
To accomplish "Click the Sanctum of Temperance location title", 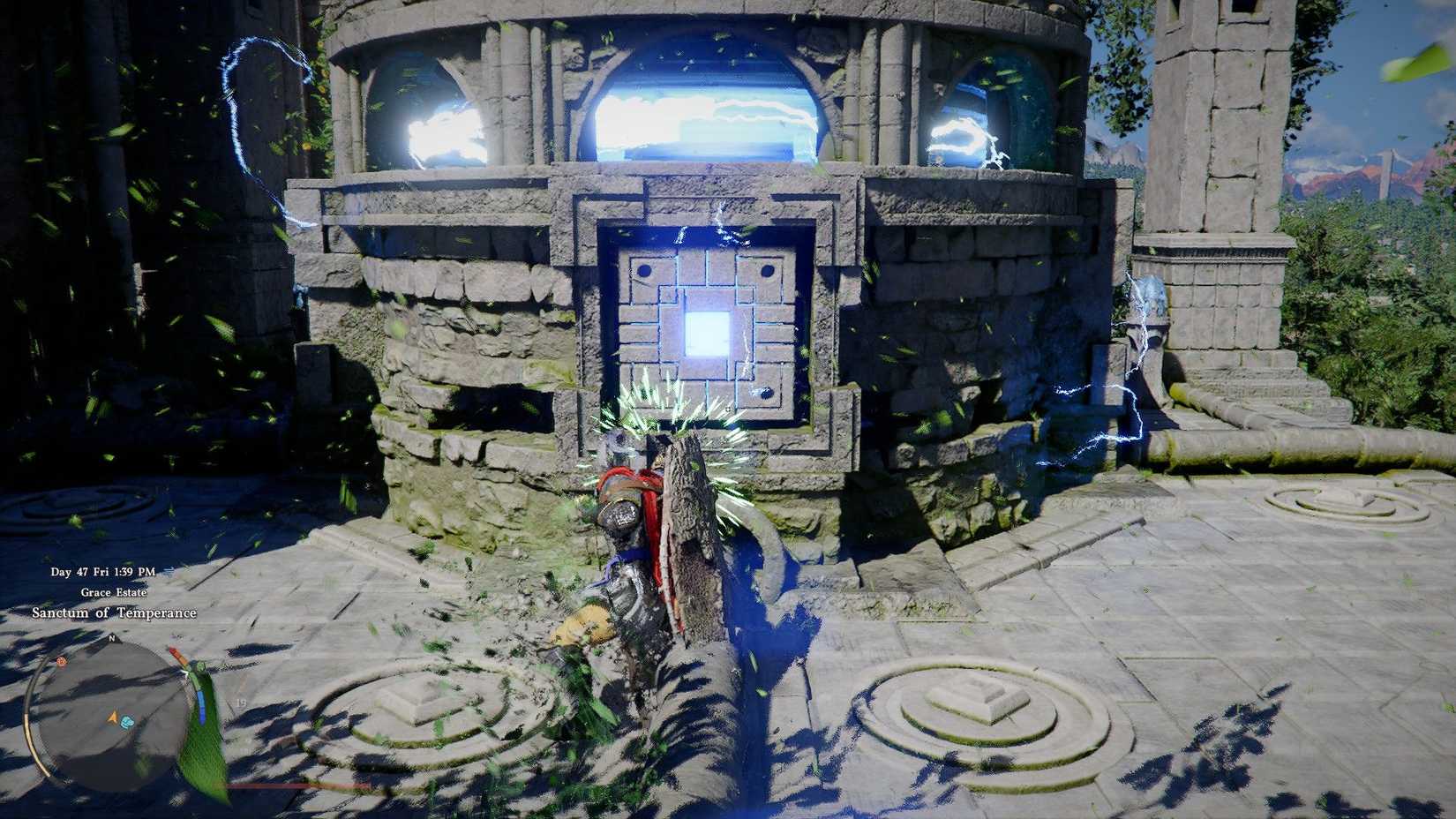I will point(113,612).
